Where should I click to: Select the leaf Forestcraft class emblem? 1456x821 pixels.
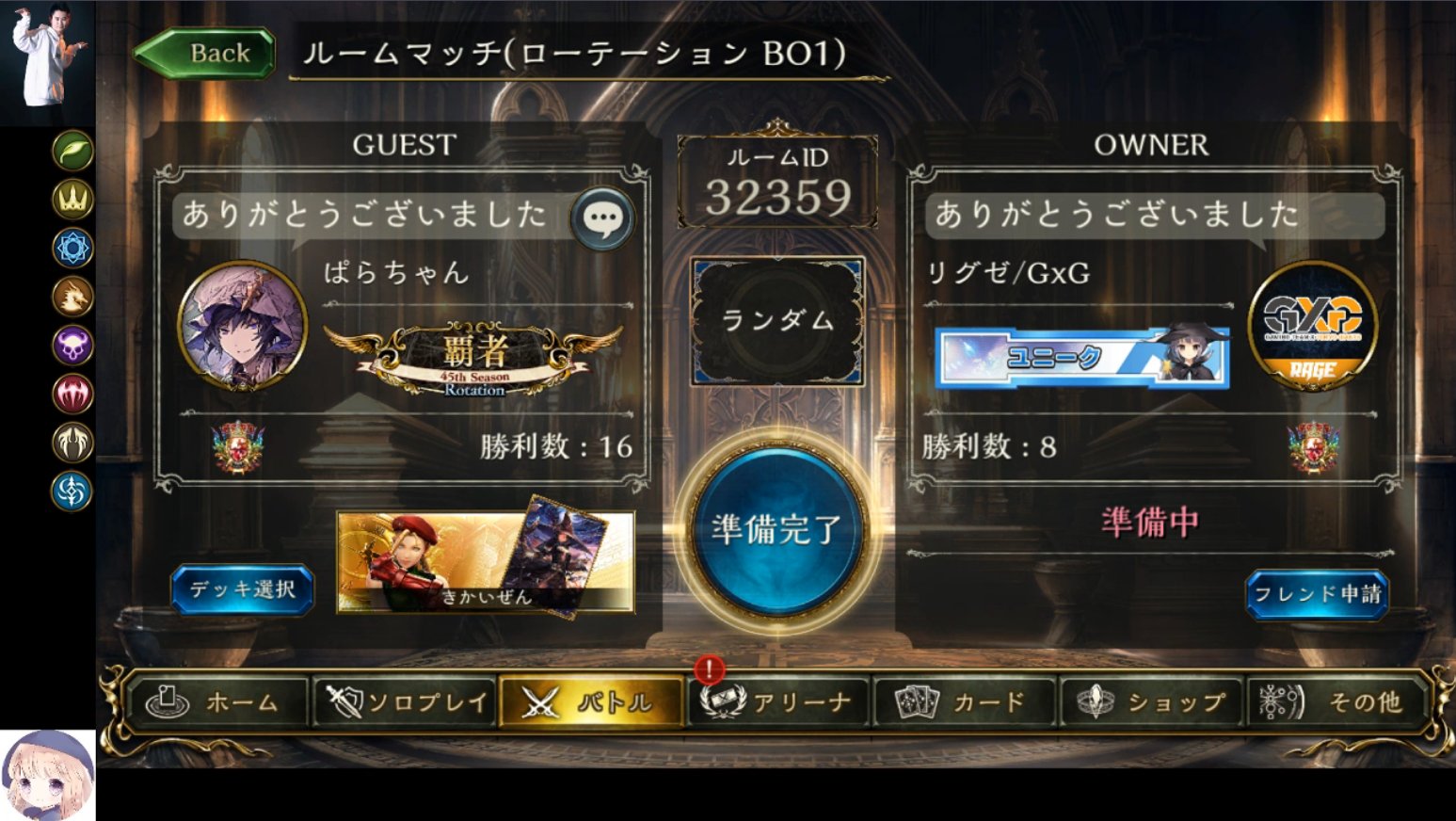[72, 151]
